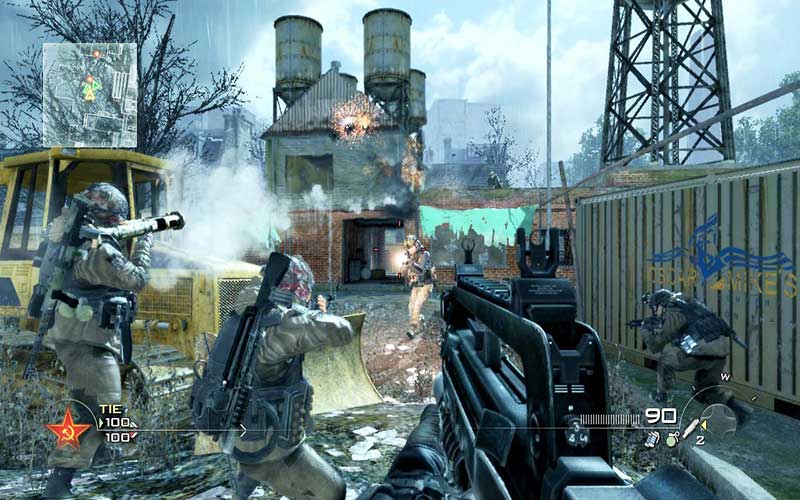Choose the flashbang special grenade icon
Screen dimensions: 800x500
click(x=651, y=438)
